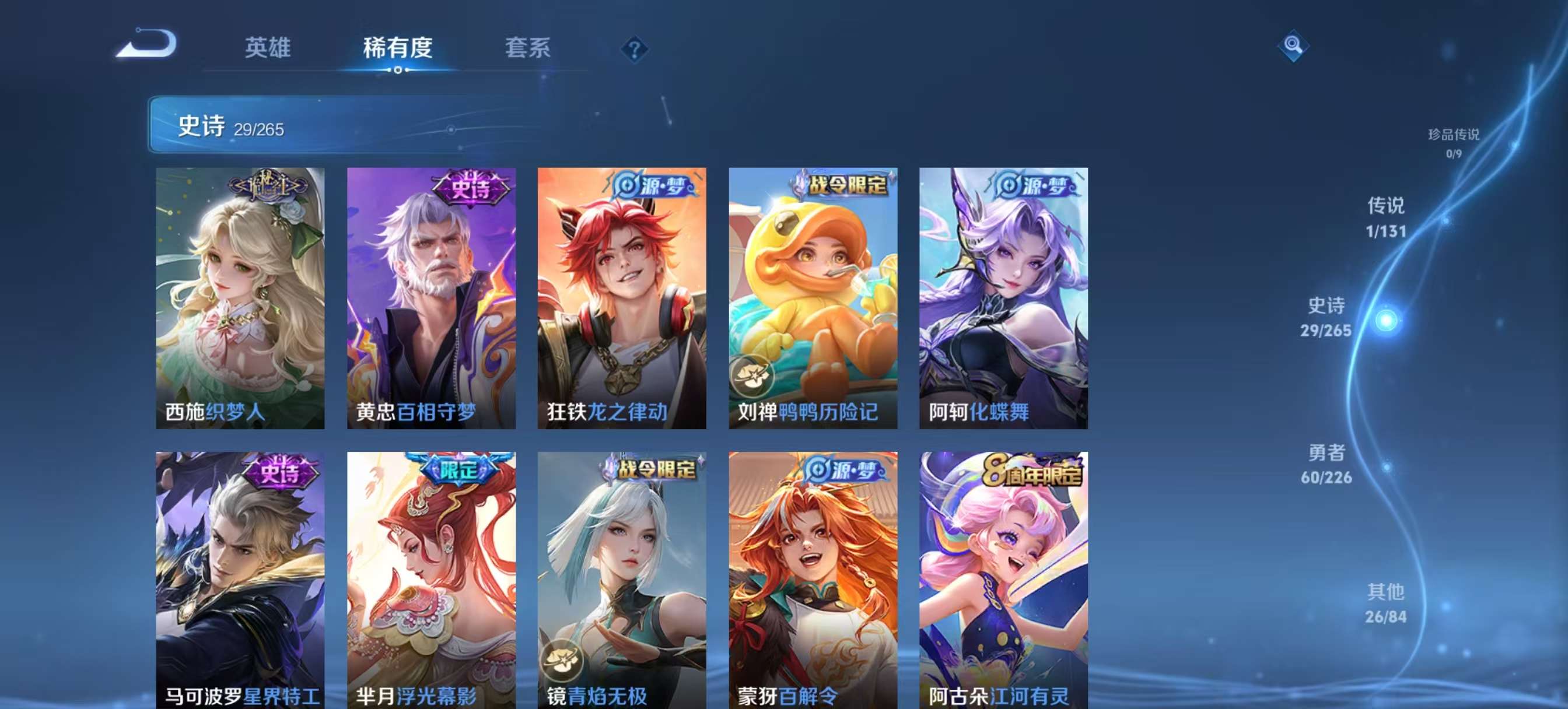Switch to the 英雄 tab

click(x=268, y=49)
